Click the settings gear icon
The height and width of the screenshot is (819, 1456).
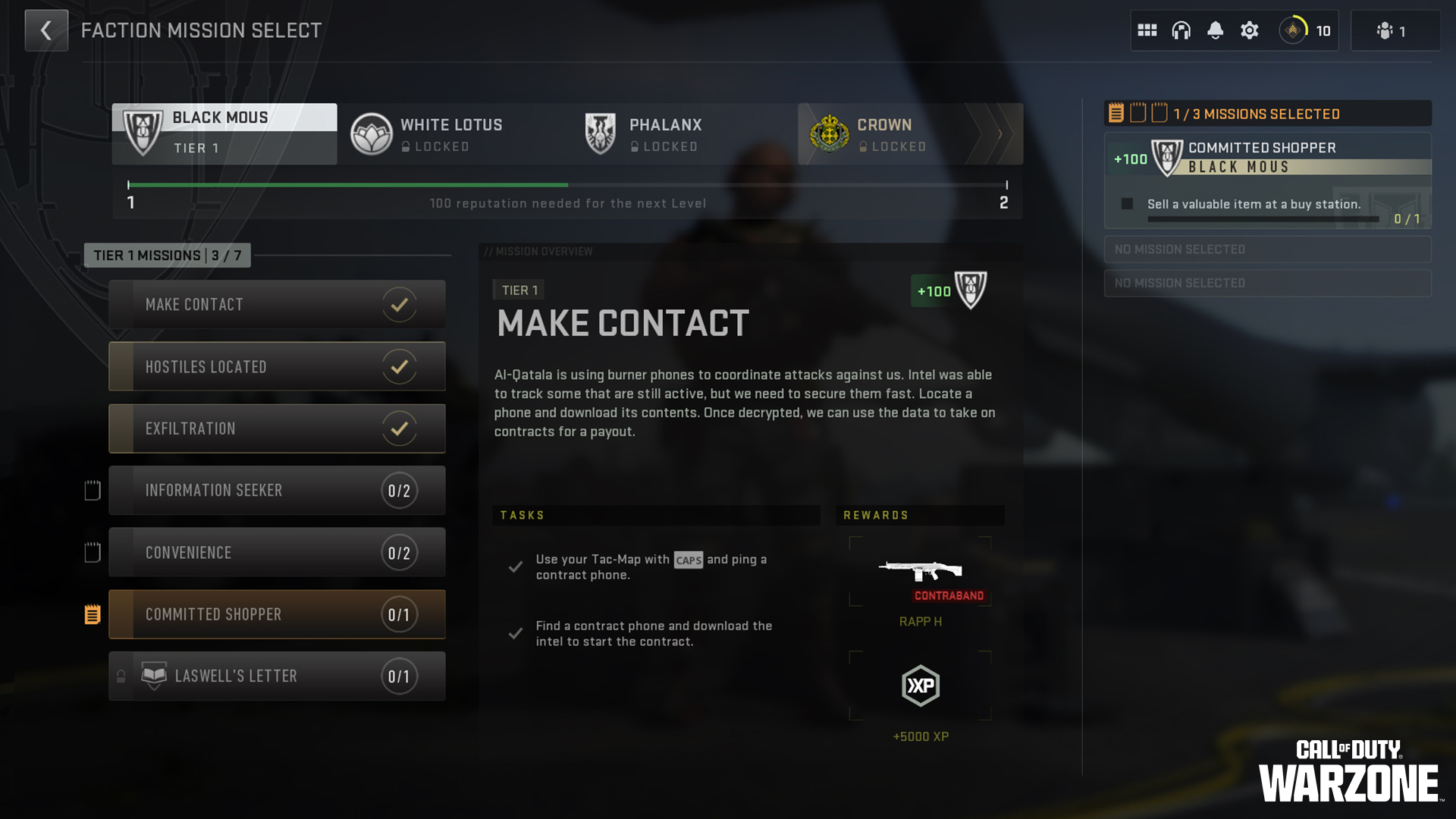[1249, 30]
